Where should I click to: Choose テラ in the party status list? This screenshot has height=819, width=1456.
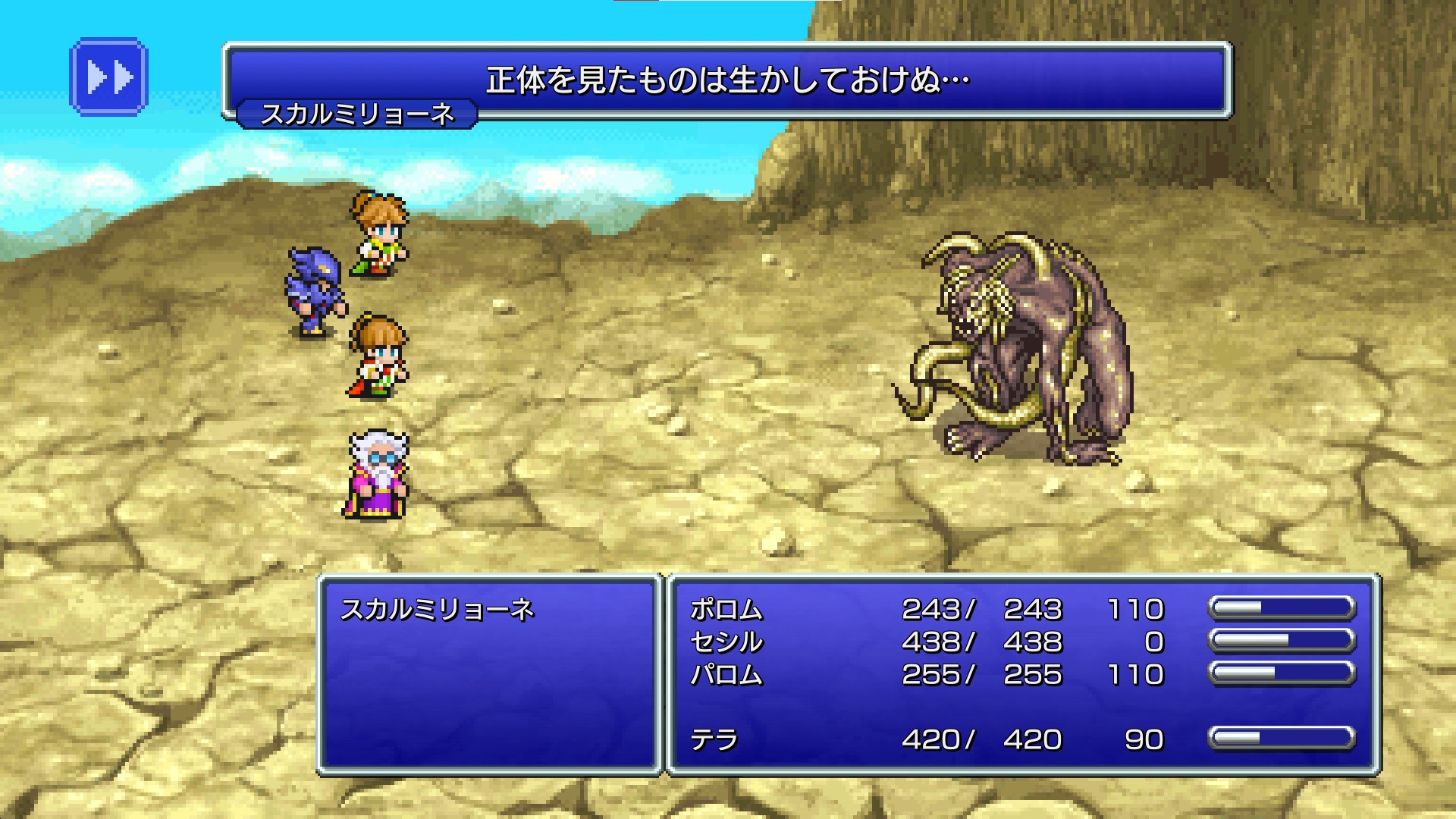(714, 739)
